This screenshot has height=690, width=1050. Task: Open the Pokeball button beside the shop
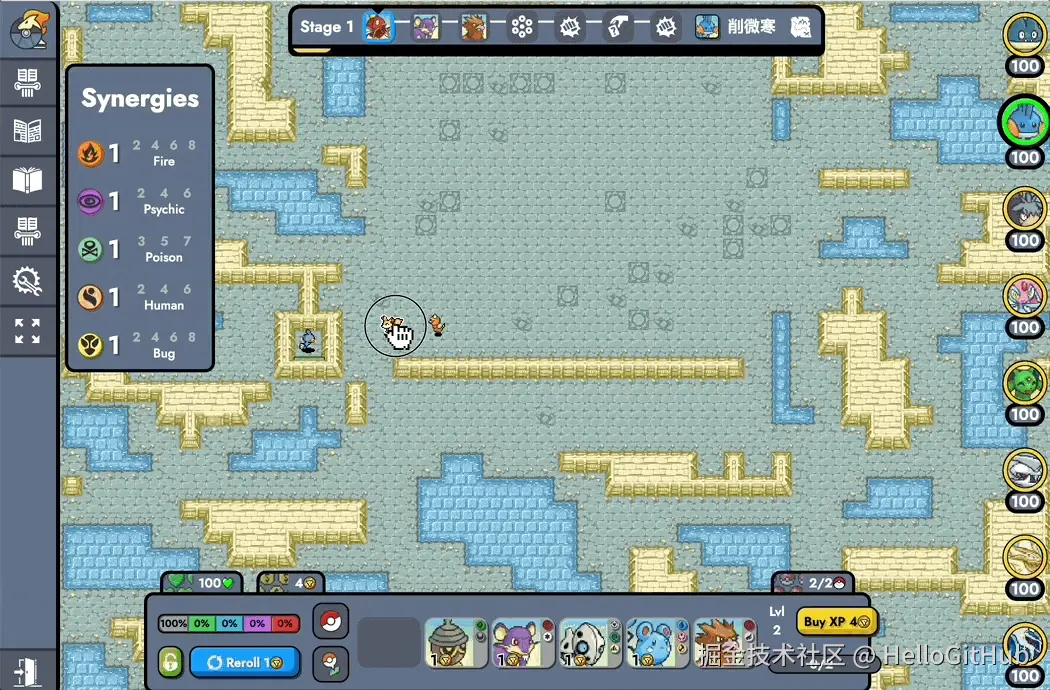click(x=330, y=621)
